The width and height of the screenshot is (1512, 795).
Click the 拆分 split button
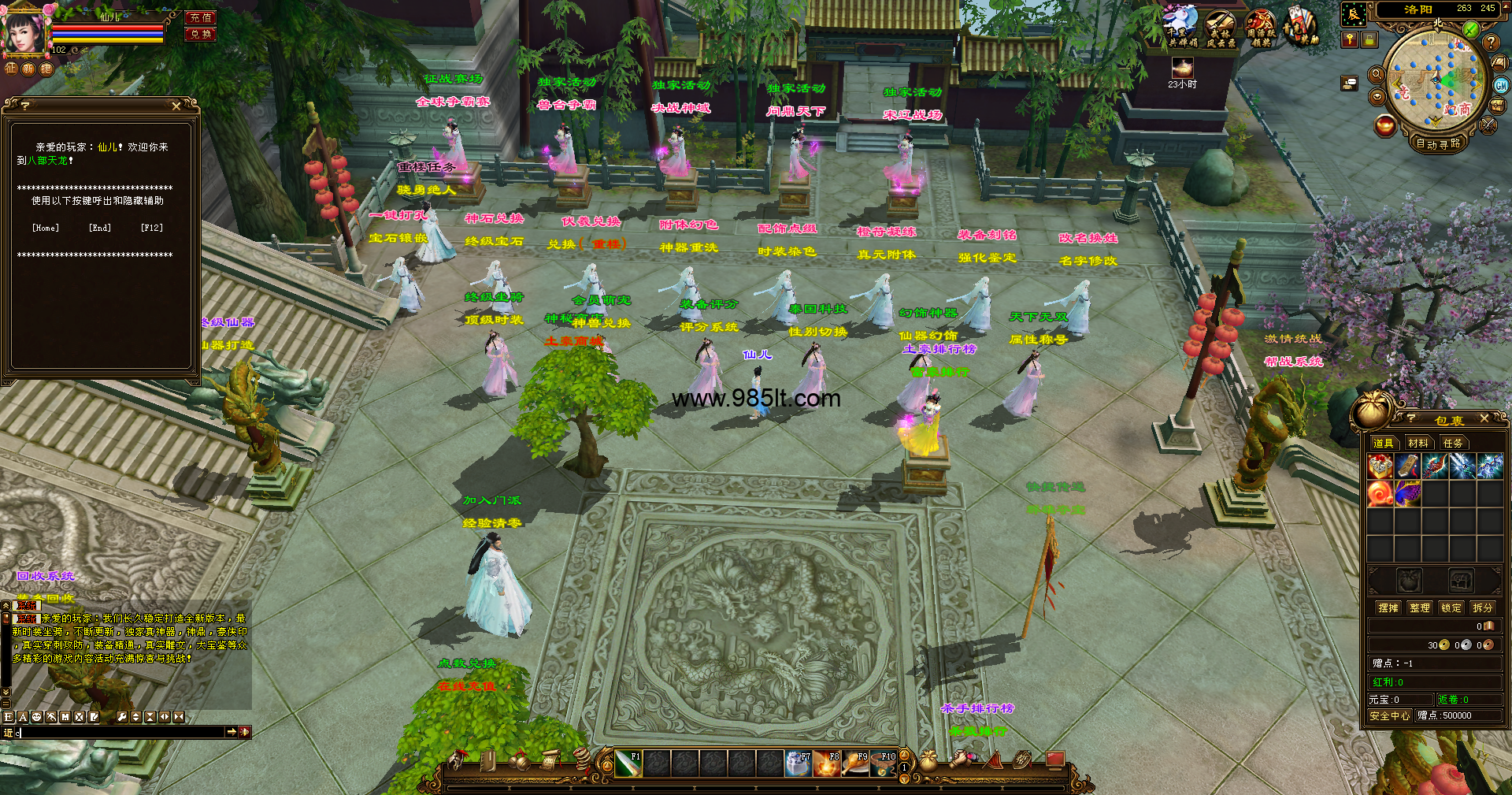click(x=1482, y=607)
